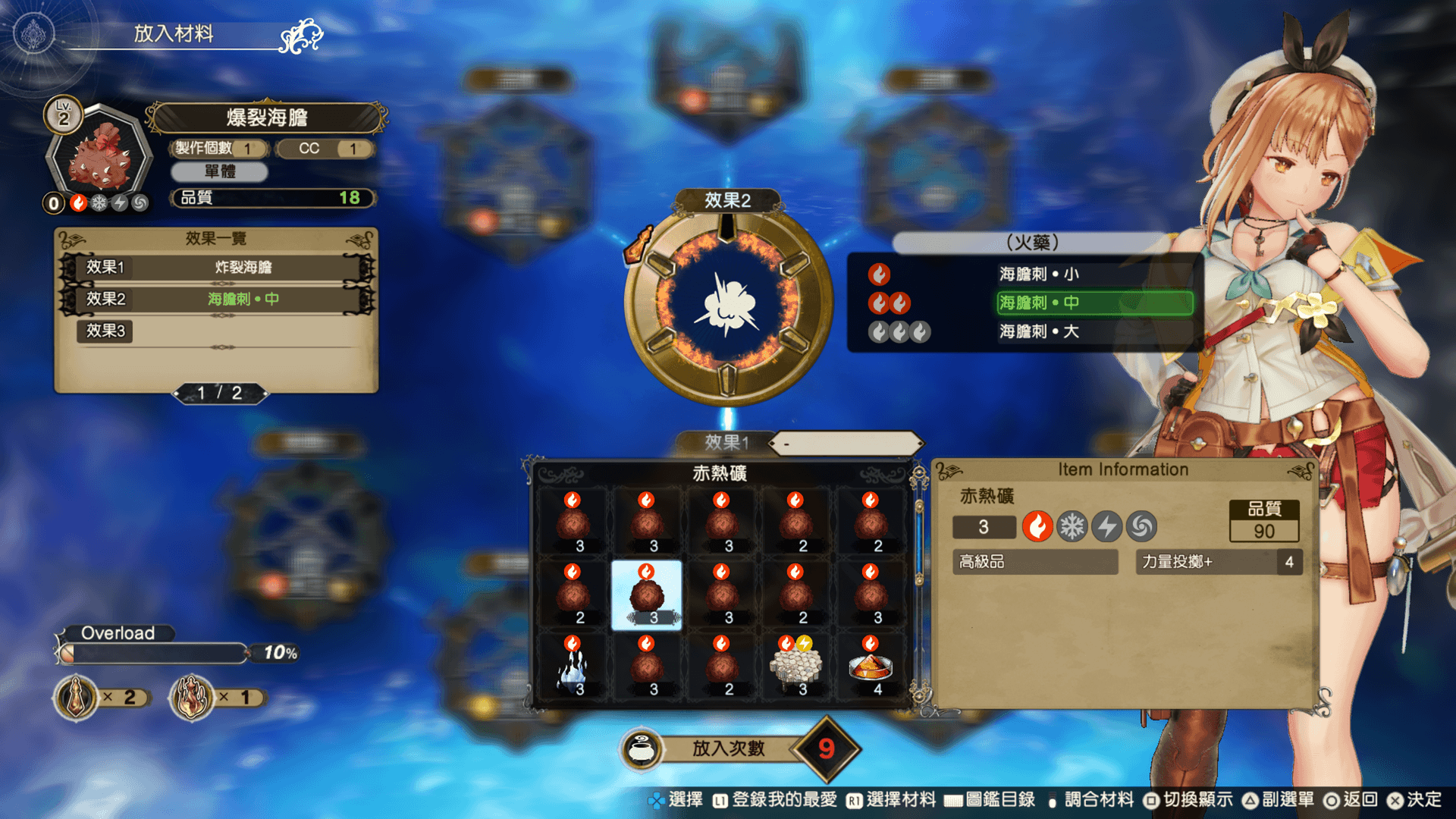Click the 效果1 label below the loop
1456x819 pixels.
(726, 442)
